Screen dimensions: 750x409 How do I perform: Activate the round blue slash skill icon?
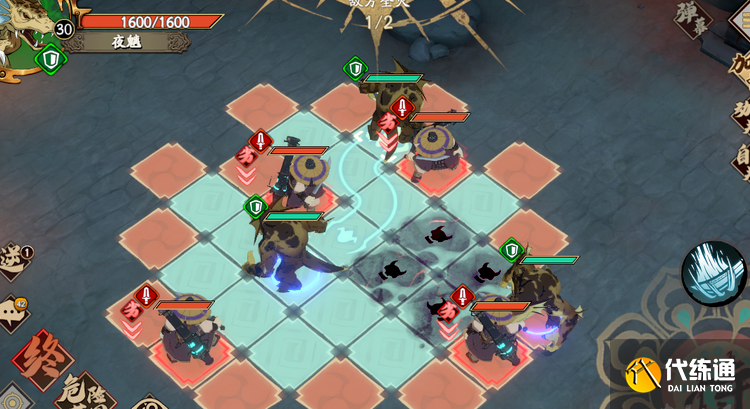715,273
